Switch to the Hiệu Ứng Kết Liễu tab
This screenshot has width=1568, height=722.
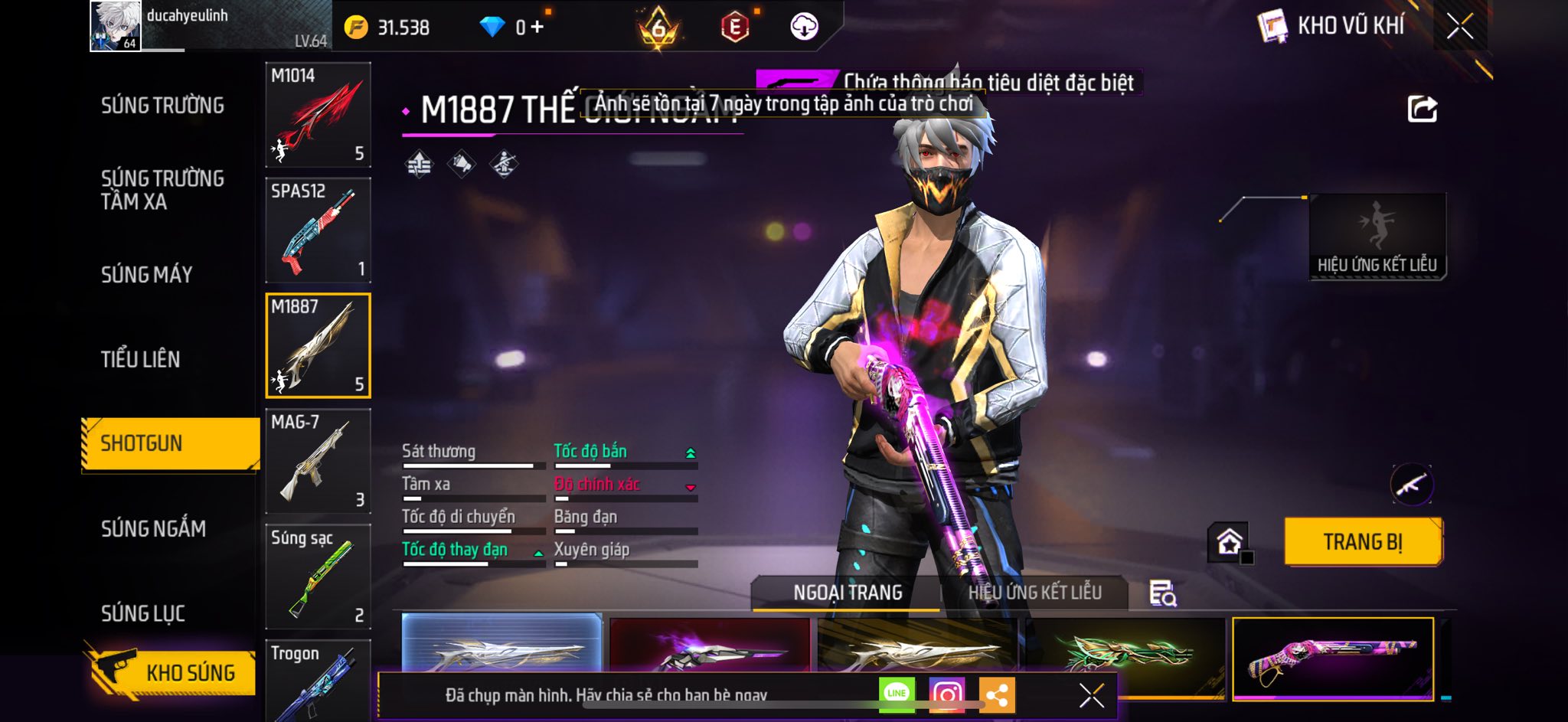(x=1034, y=593)
